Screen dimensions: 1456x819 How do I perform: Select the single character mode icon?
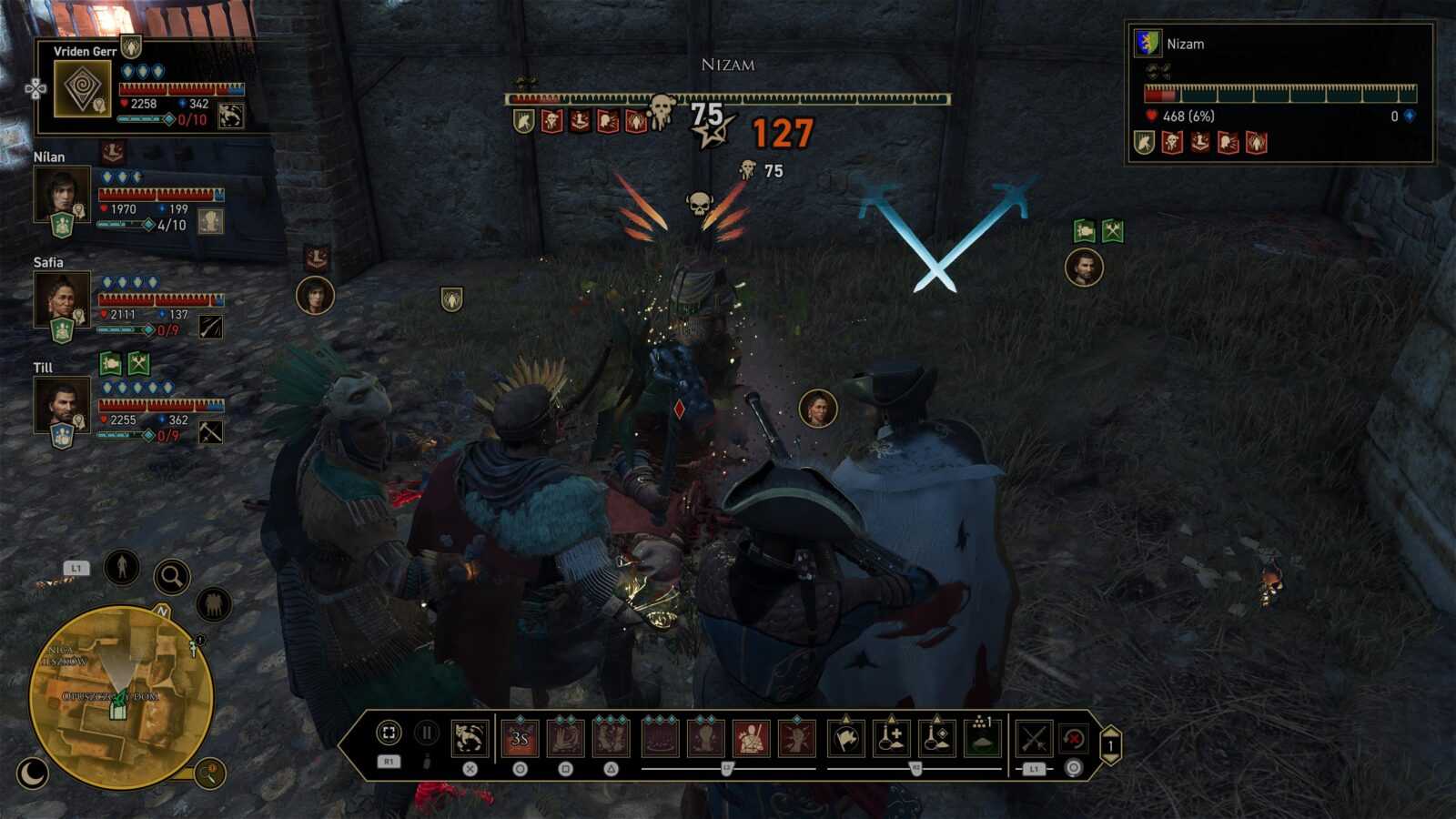121,567
